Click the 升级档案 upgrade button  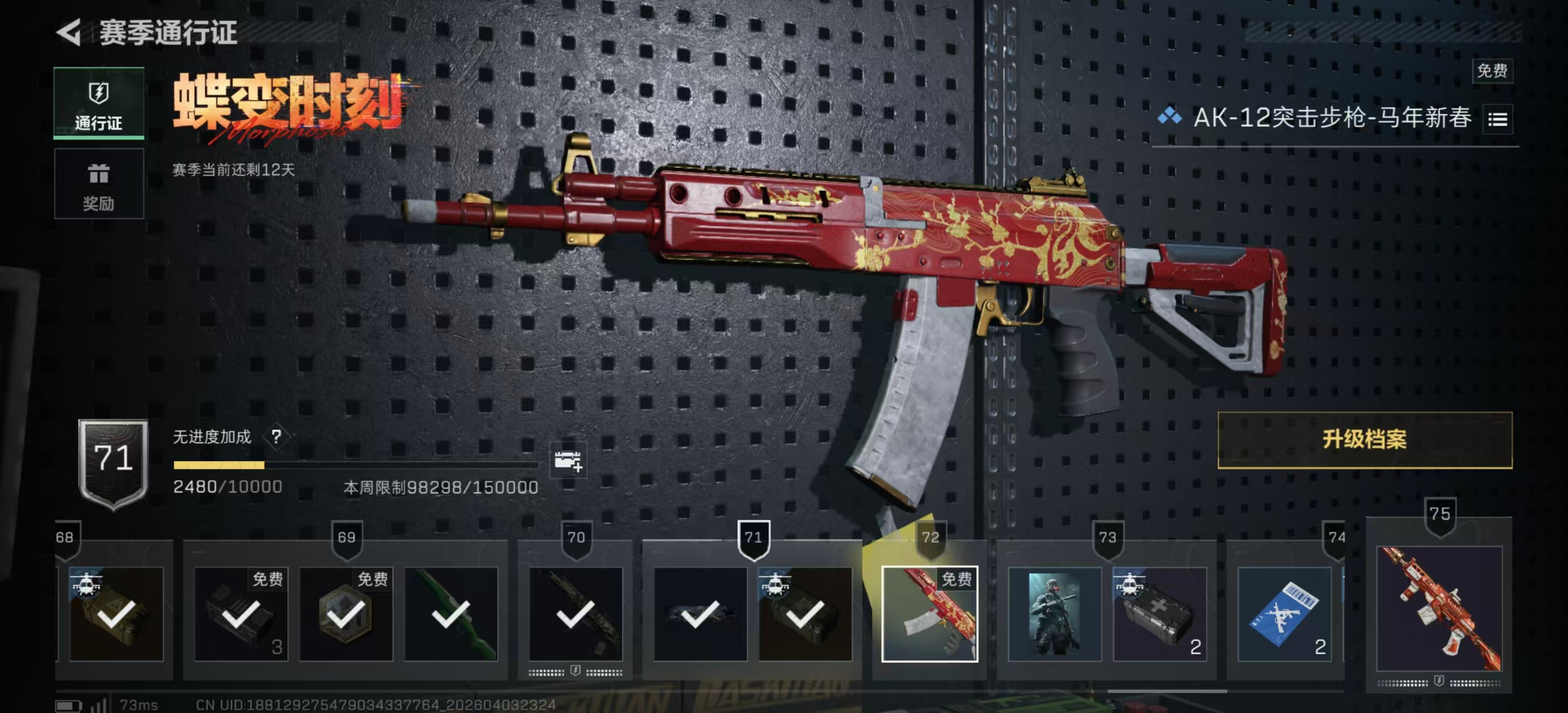(1364, 439)
